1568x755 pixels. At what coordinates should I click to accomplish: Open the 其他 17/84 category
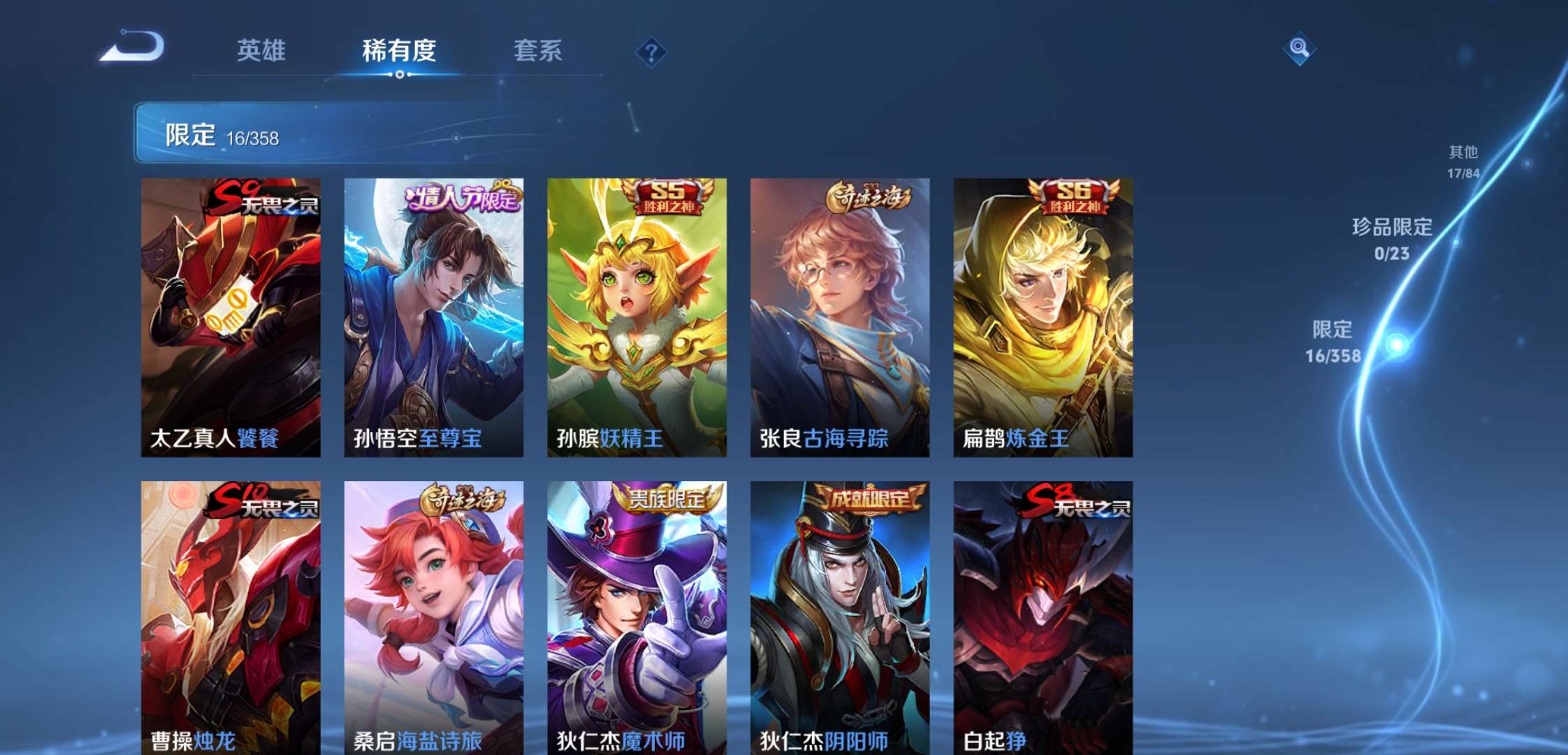[1463, 161]
